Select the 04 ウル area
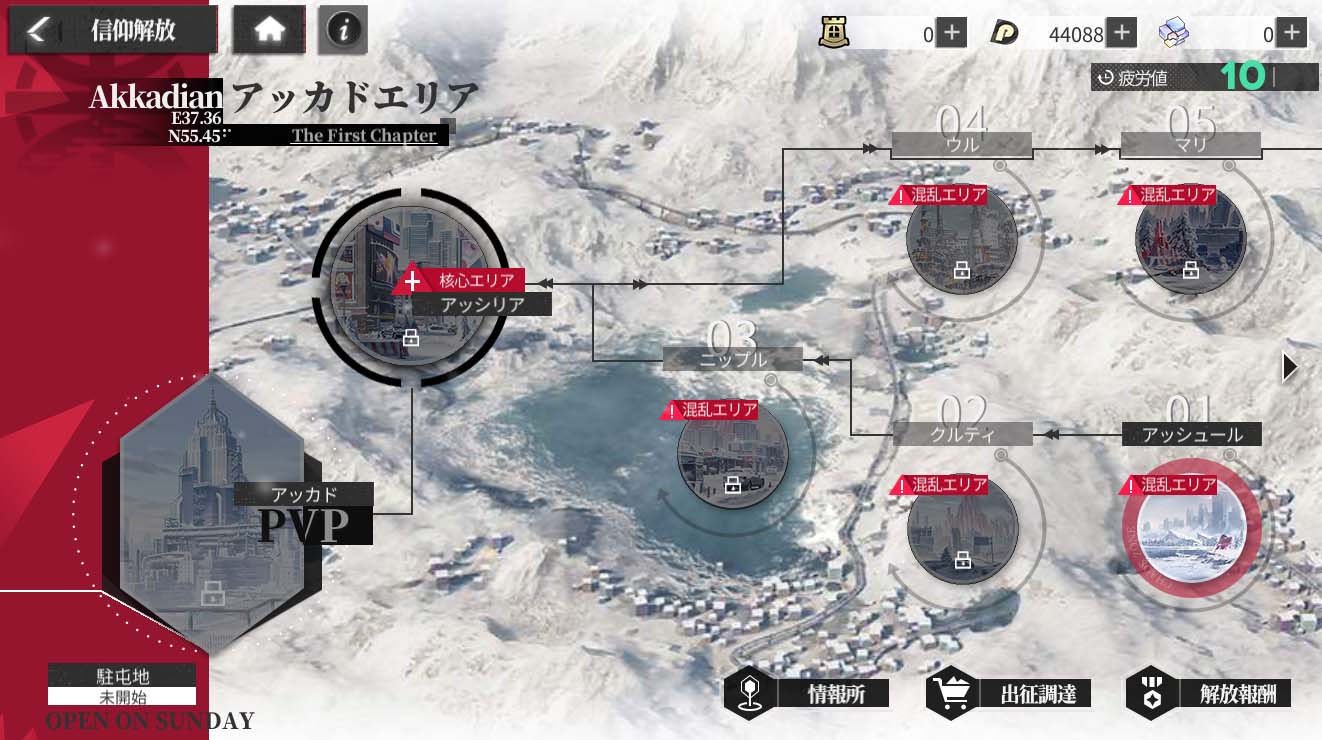The height and width of the screenshot is (740, 1322). [961, 239]
